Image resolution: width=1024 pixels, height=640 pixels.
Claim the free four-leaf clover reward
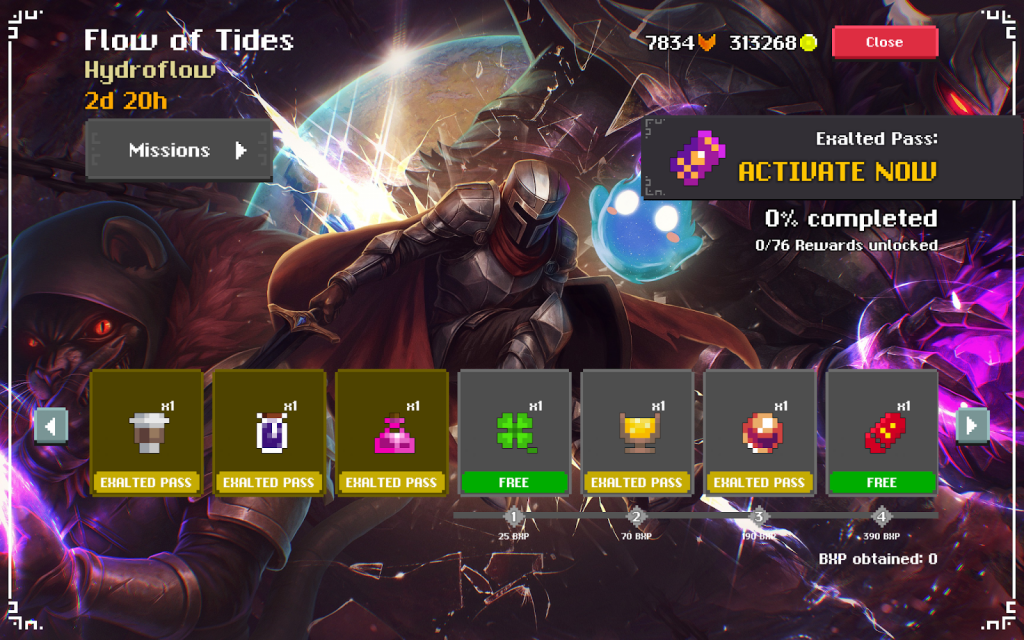click(514, 432)
